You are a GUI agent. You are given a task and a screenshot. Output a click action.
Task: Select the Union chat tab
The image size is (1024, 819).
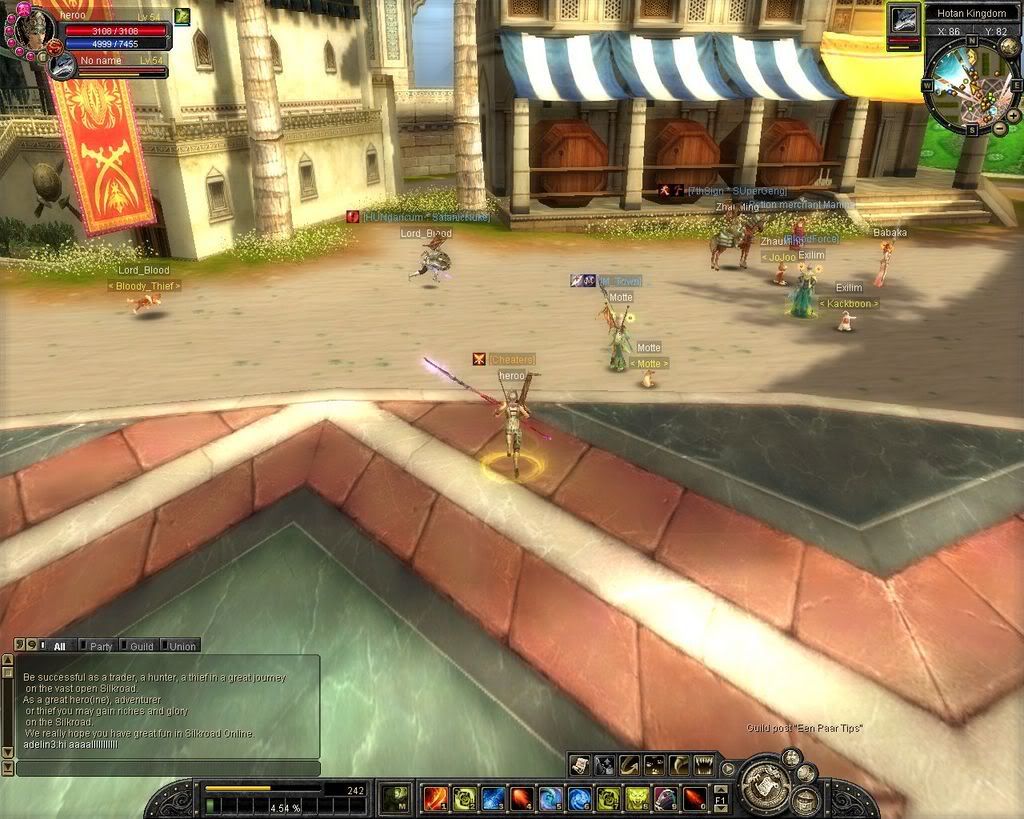coord(181,646)
